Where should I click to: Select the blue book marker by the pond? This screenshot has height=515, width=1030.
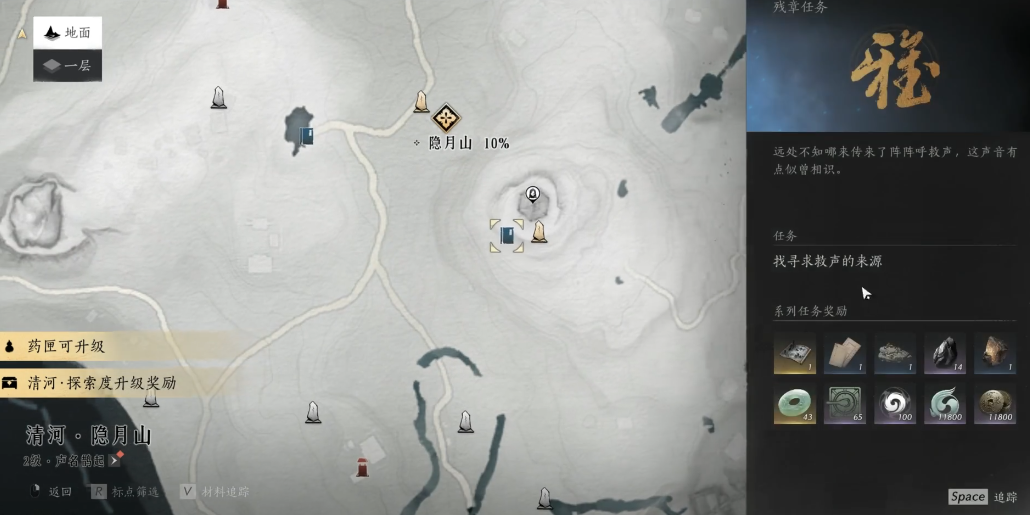(x=307, y=136)
